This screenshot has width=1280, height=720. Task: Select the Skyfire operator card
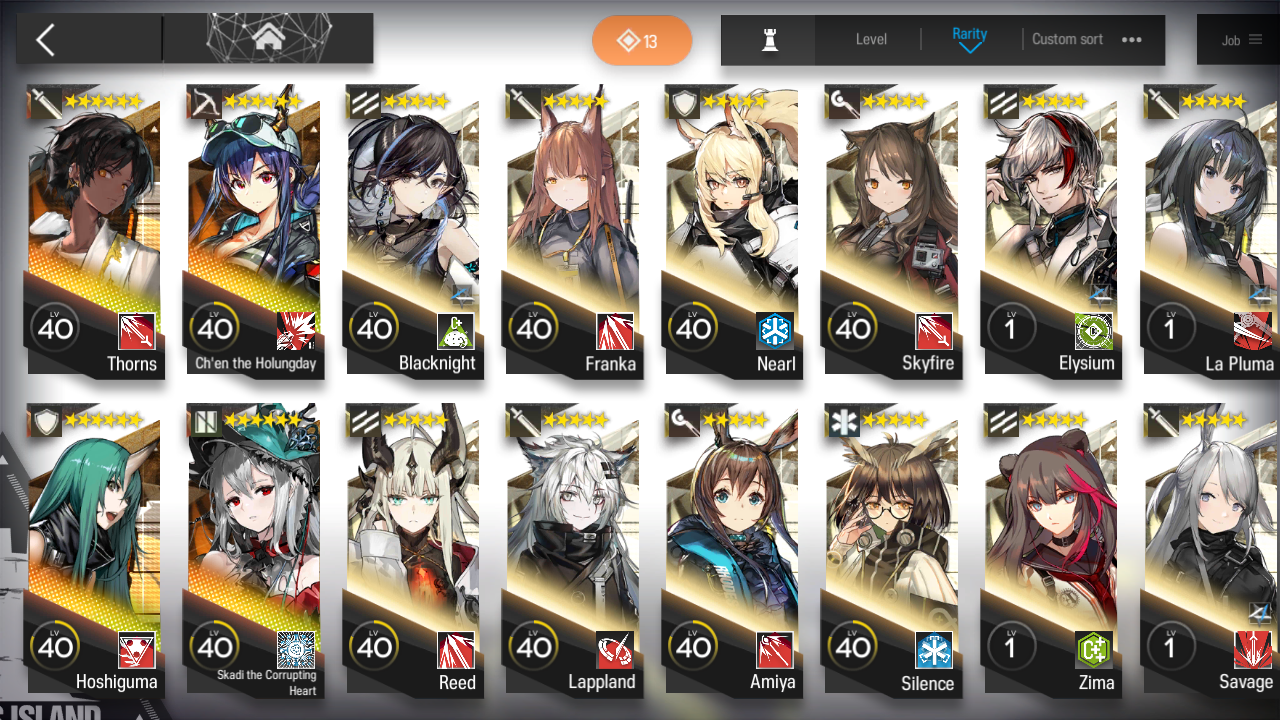tap(891, 230)
